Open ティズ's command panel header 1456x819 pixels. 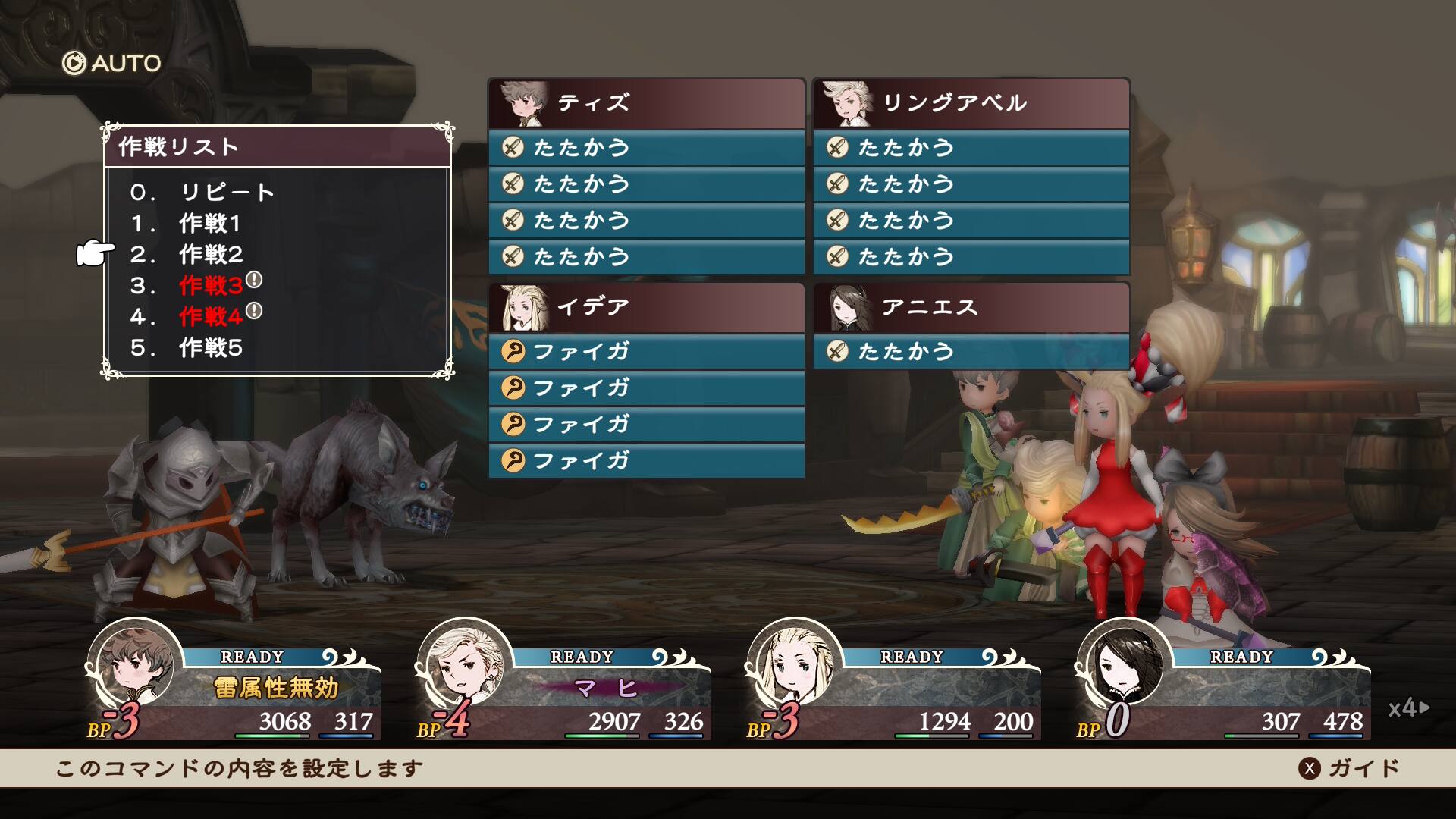pyautogui.click(x=646, y=103)
